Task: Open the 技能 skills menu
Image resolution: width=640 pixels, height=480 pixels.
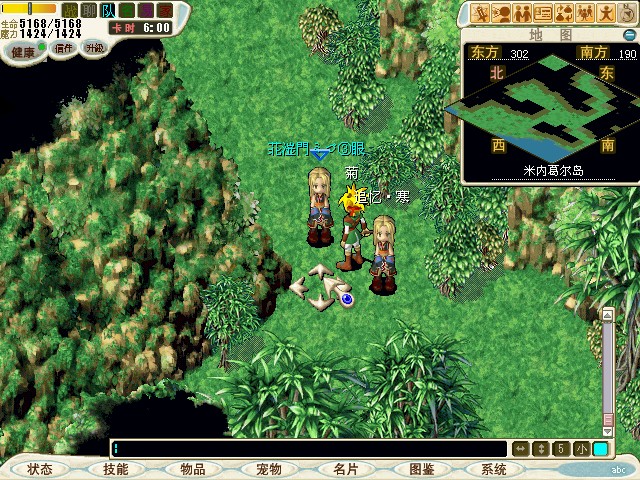Action: [115, 469]
